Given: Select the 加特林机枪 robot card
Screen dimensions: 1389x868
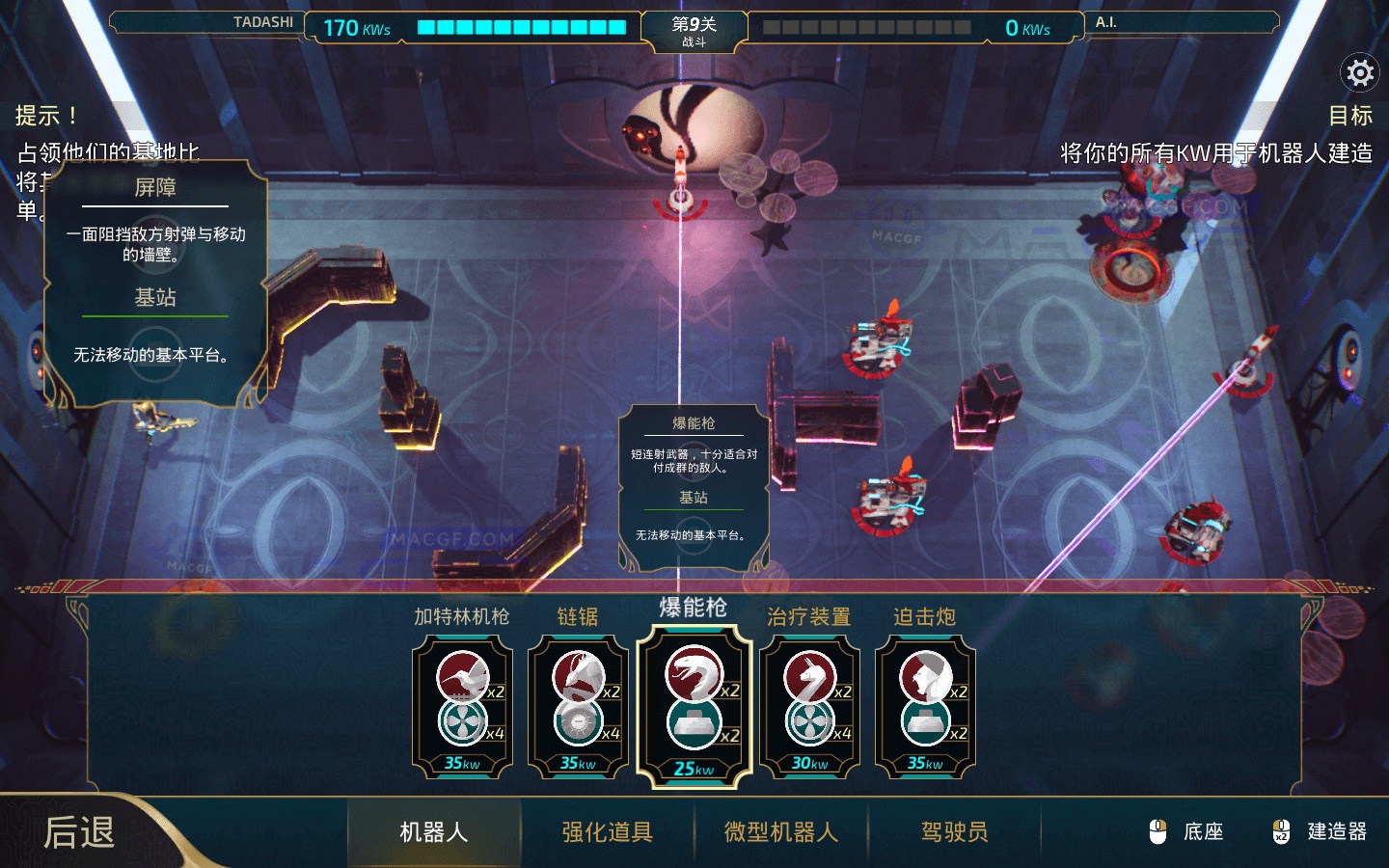Looking at the screenshot, I should coord(462,704).
